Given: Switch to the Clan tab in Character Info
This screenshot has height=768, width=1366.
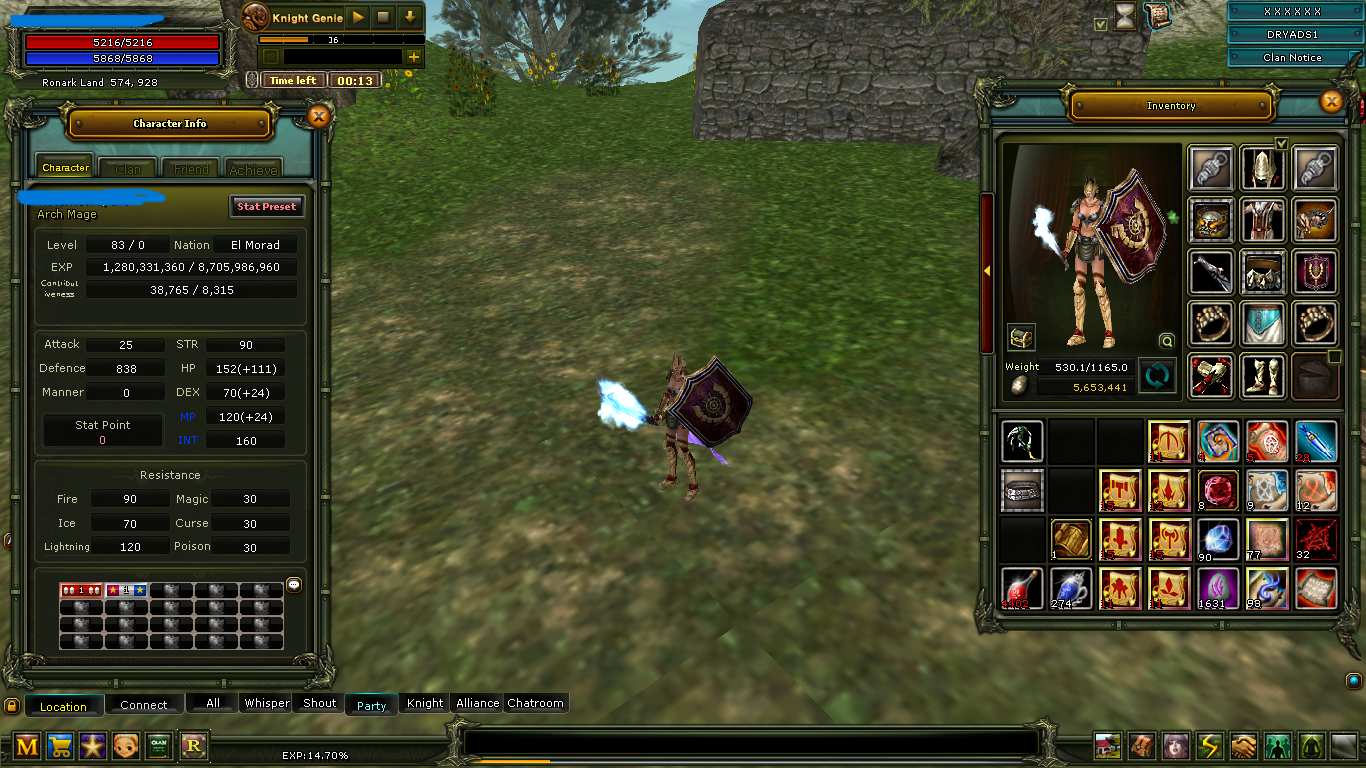Looking at the screenshot, I should pyautogui.click(x=127, y=168).
